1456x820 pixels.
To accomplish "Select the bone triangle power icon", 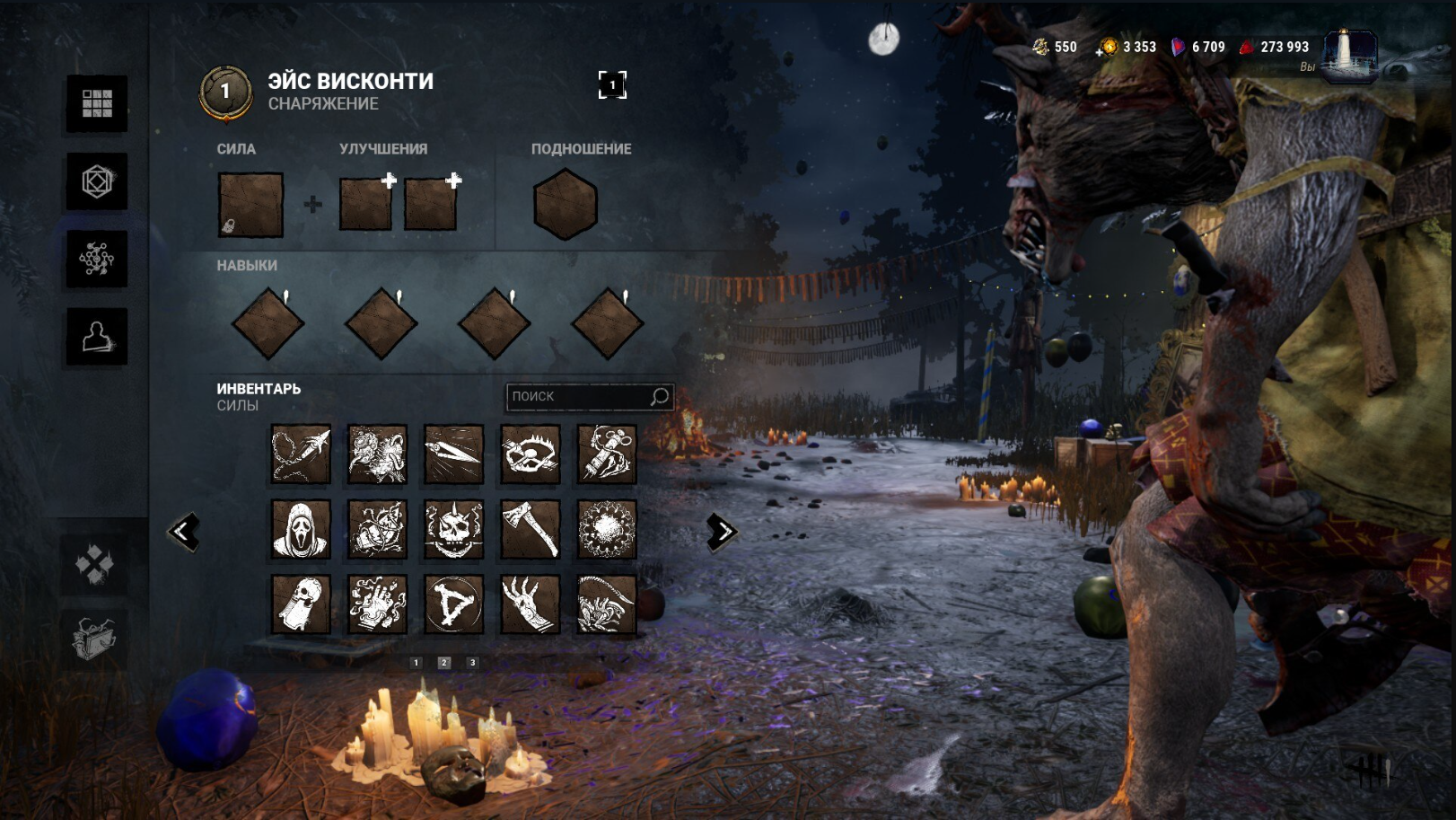I will click(454, 604).
